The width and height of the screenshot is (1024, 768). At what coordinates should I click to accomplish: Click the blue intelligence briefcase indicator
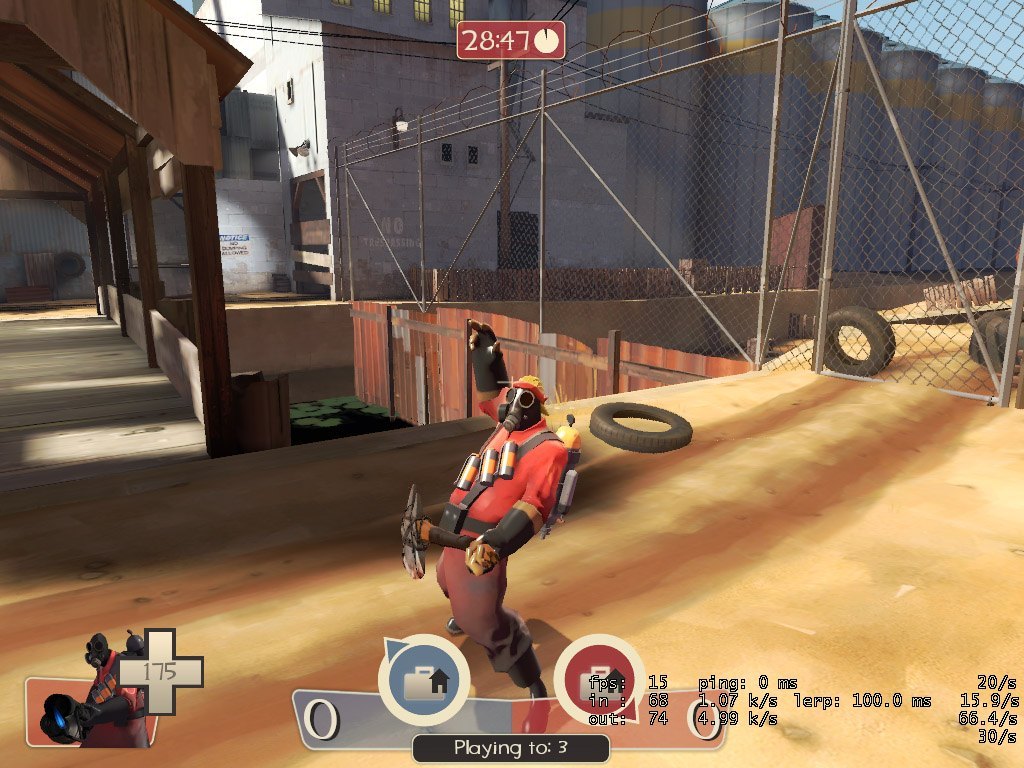[424, 680]
